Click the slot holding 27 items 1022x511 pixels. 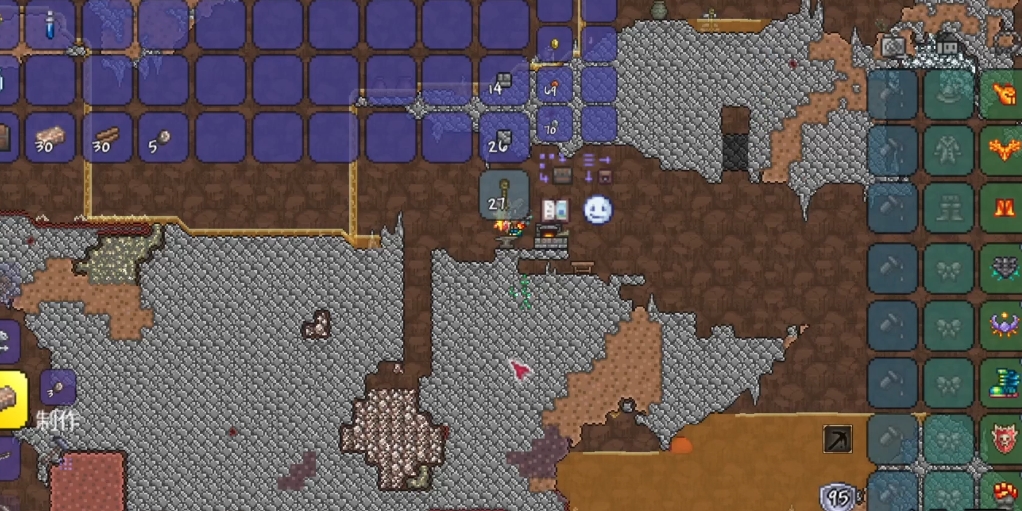click(503, 194)
